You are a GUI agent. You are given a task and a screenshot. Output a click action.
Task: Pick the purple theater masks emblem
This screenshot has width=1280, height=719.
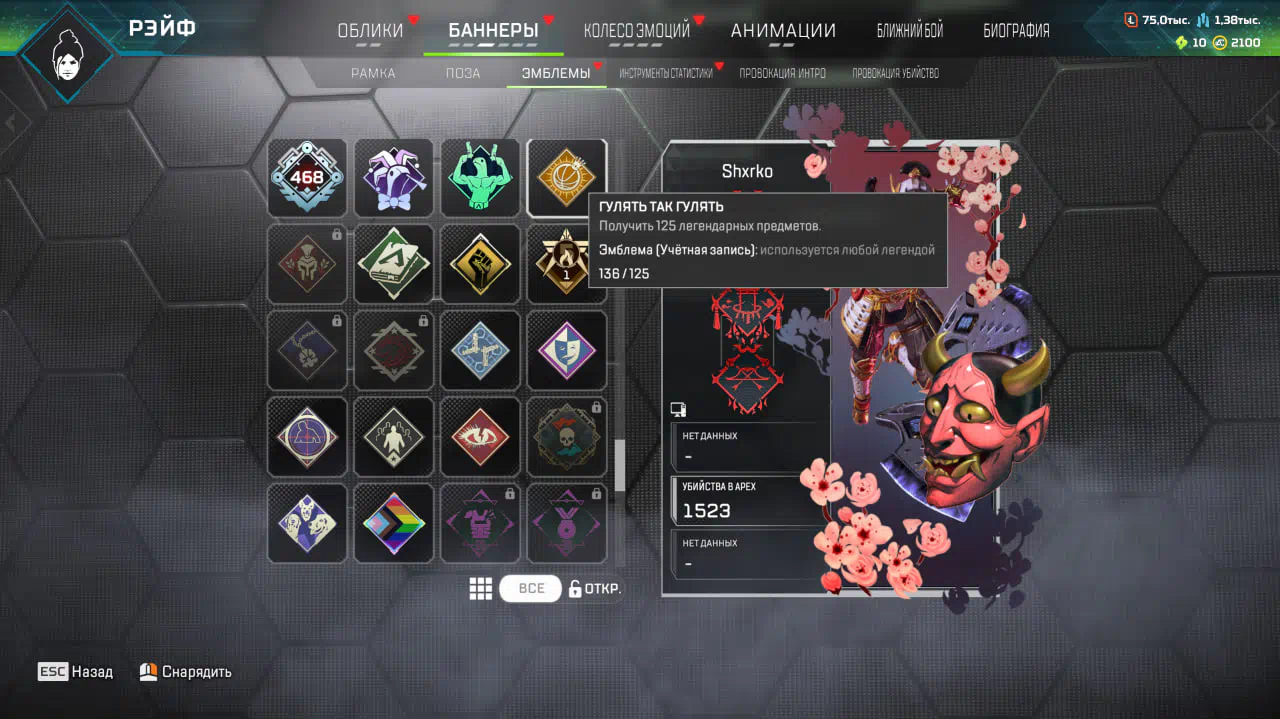(x=566, y=351)
